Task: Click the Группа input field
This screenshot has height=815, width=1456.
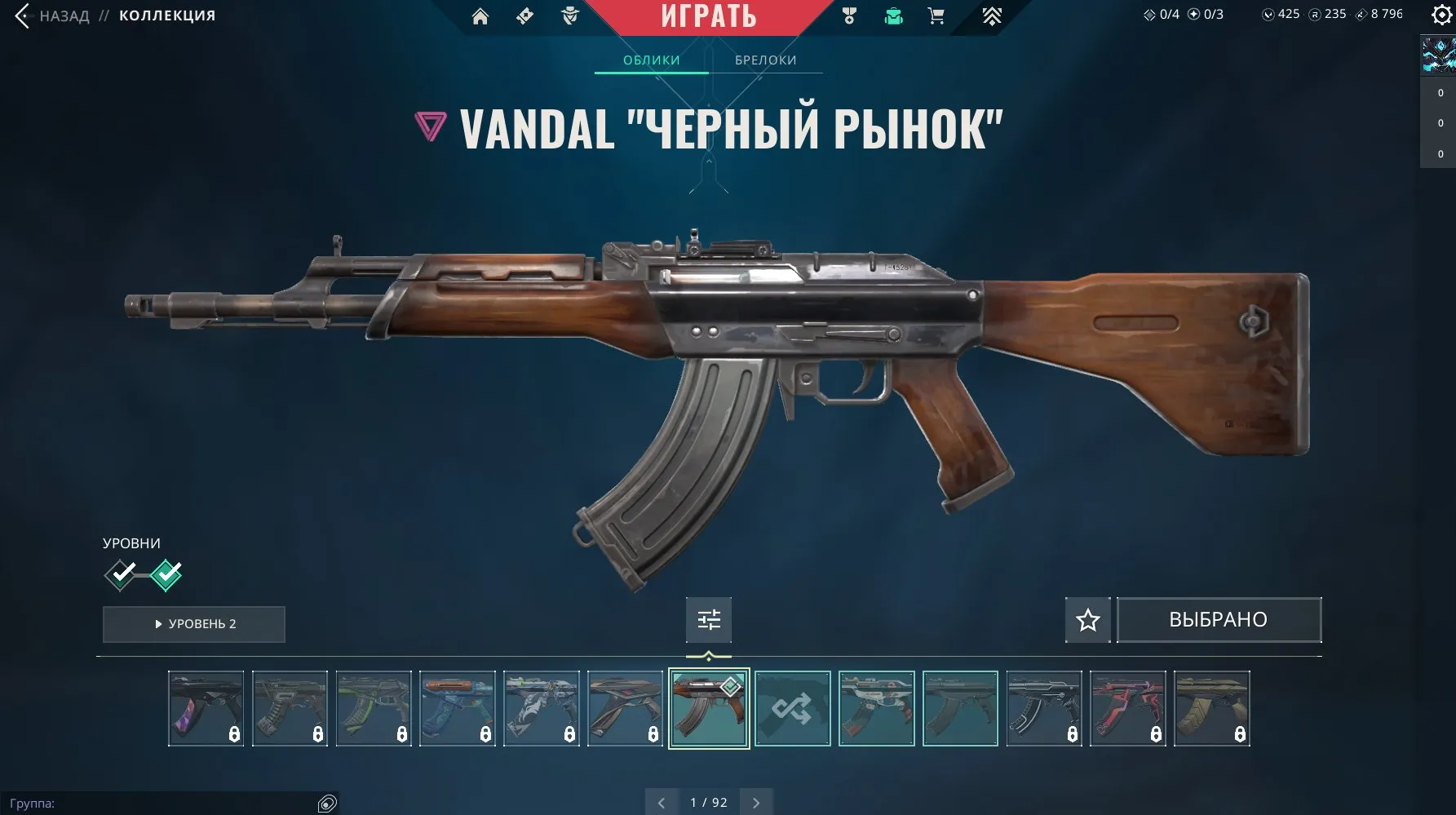Action: (163, 803)
